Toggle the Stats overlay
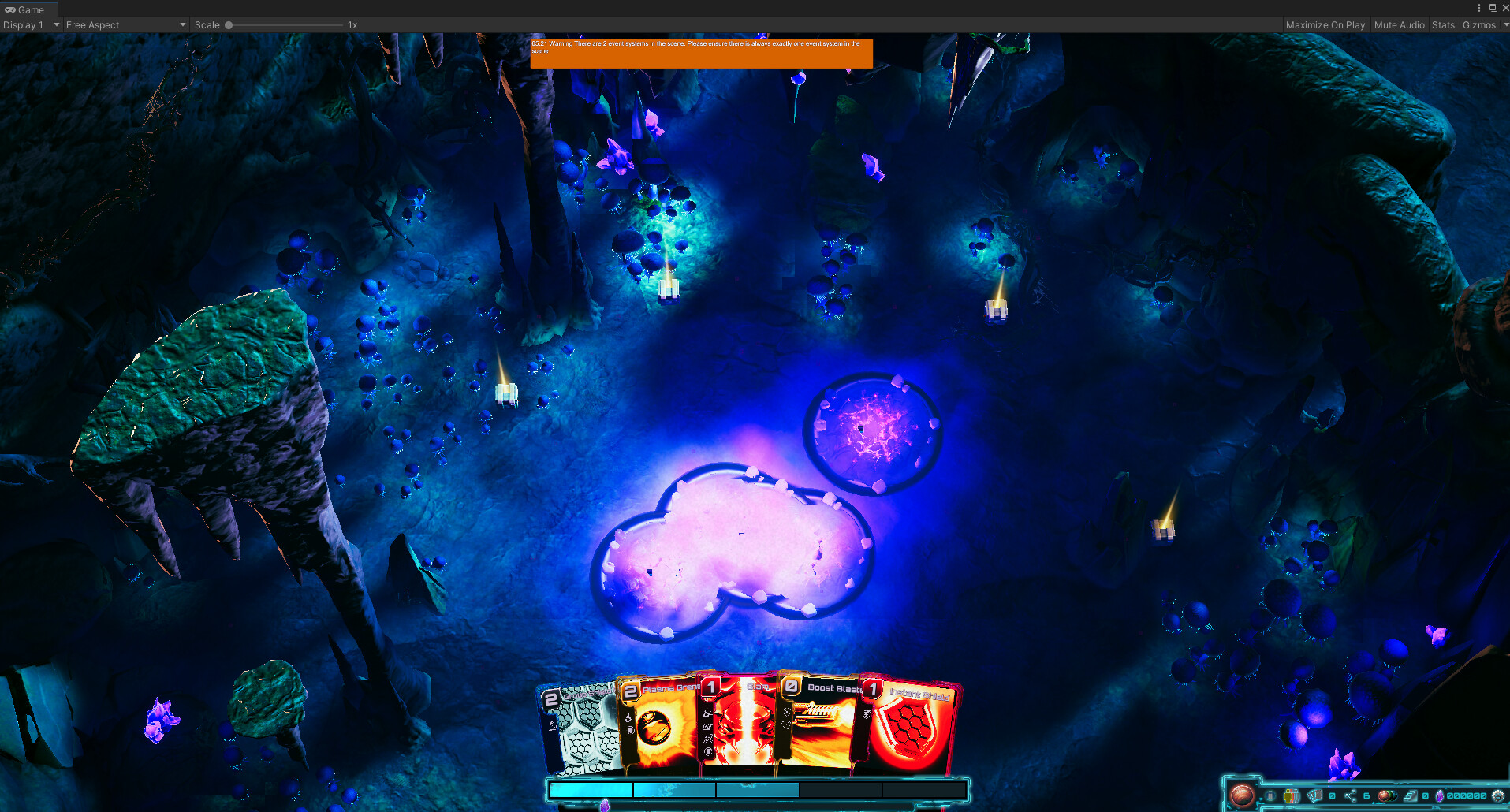 [x=1443, y=24]
